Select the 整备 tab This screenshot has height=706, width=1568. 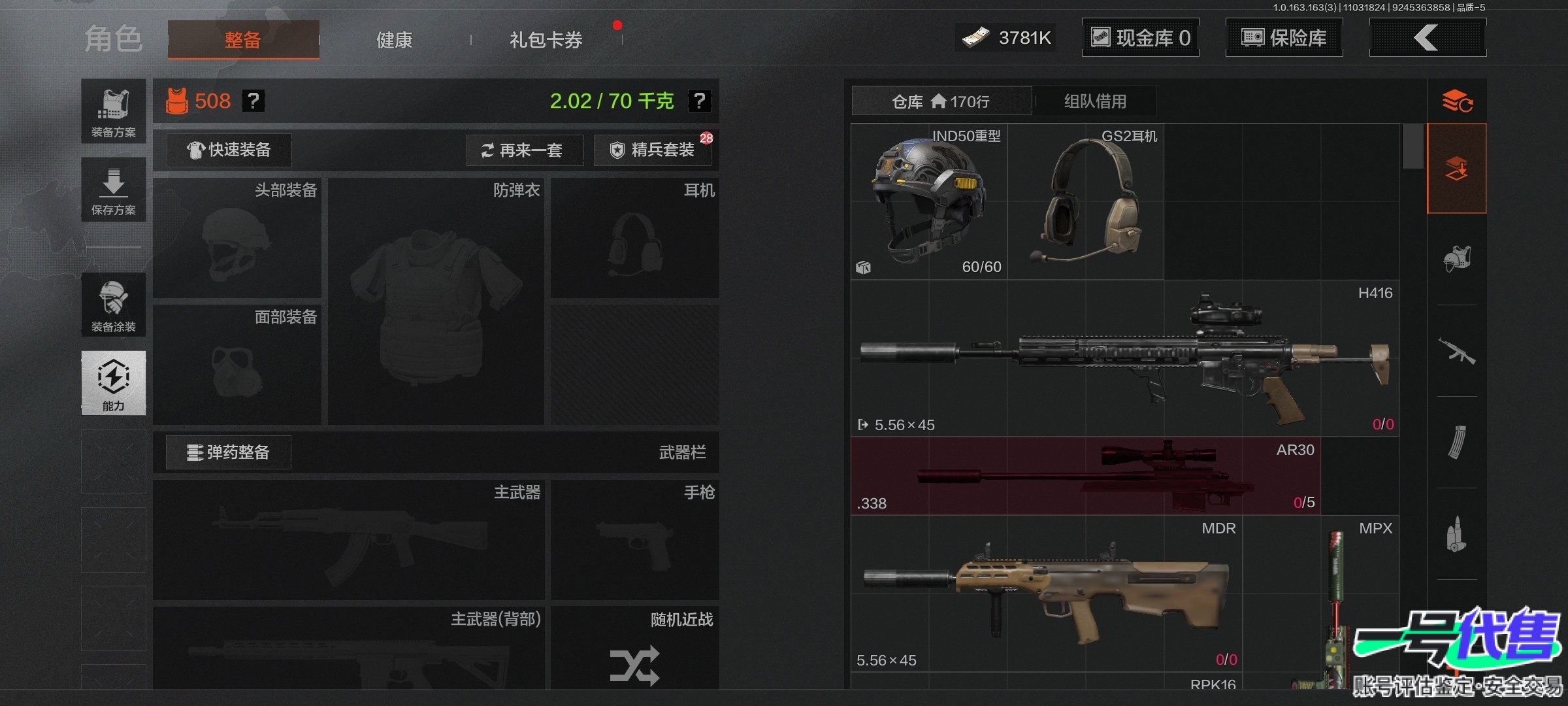coord(243,40)
